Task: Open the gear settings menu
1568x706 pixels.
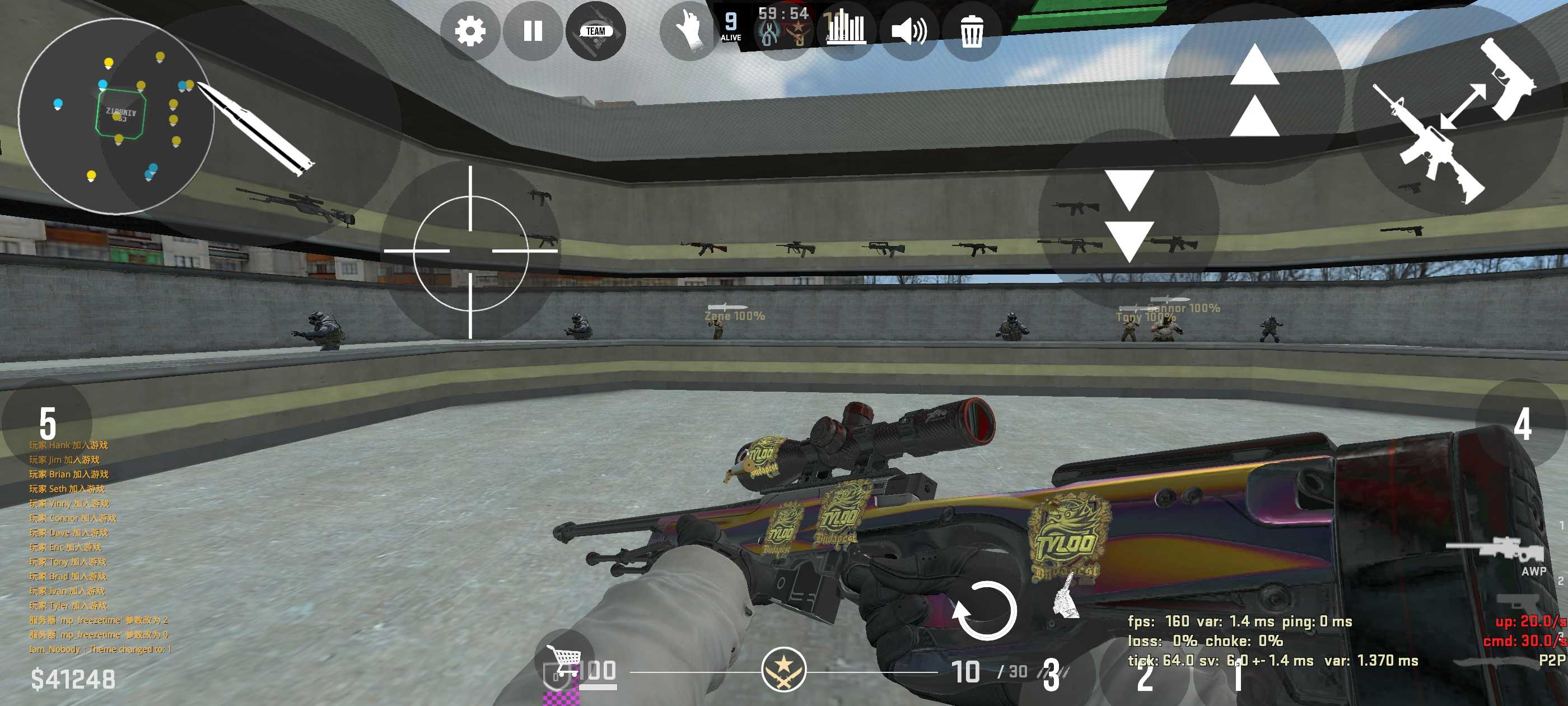Action: [470, 31]
